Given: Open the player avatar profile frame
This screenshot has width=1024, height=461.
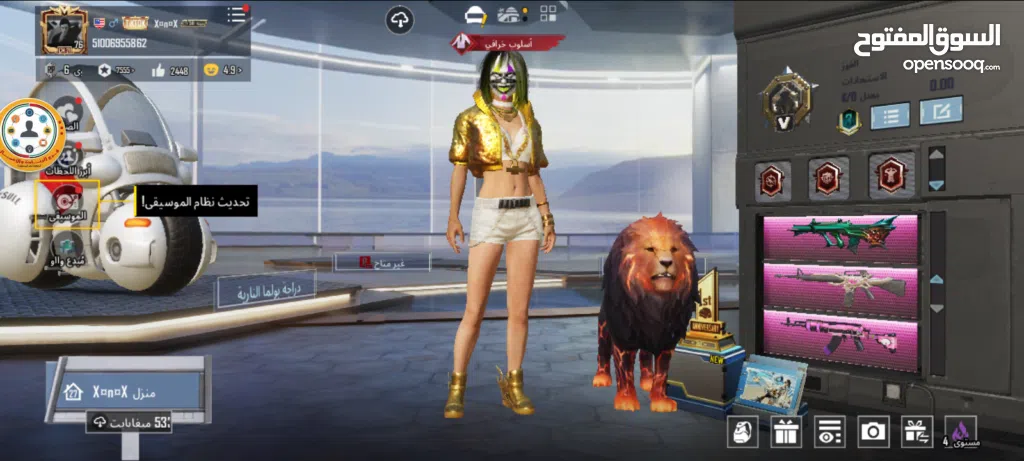Looking at the screenshot, I should click(63, 30).
